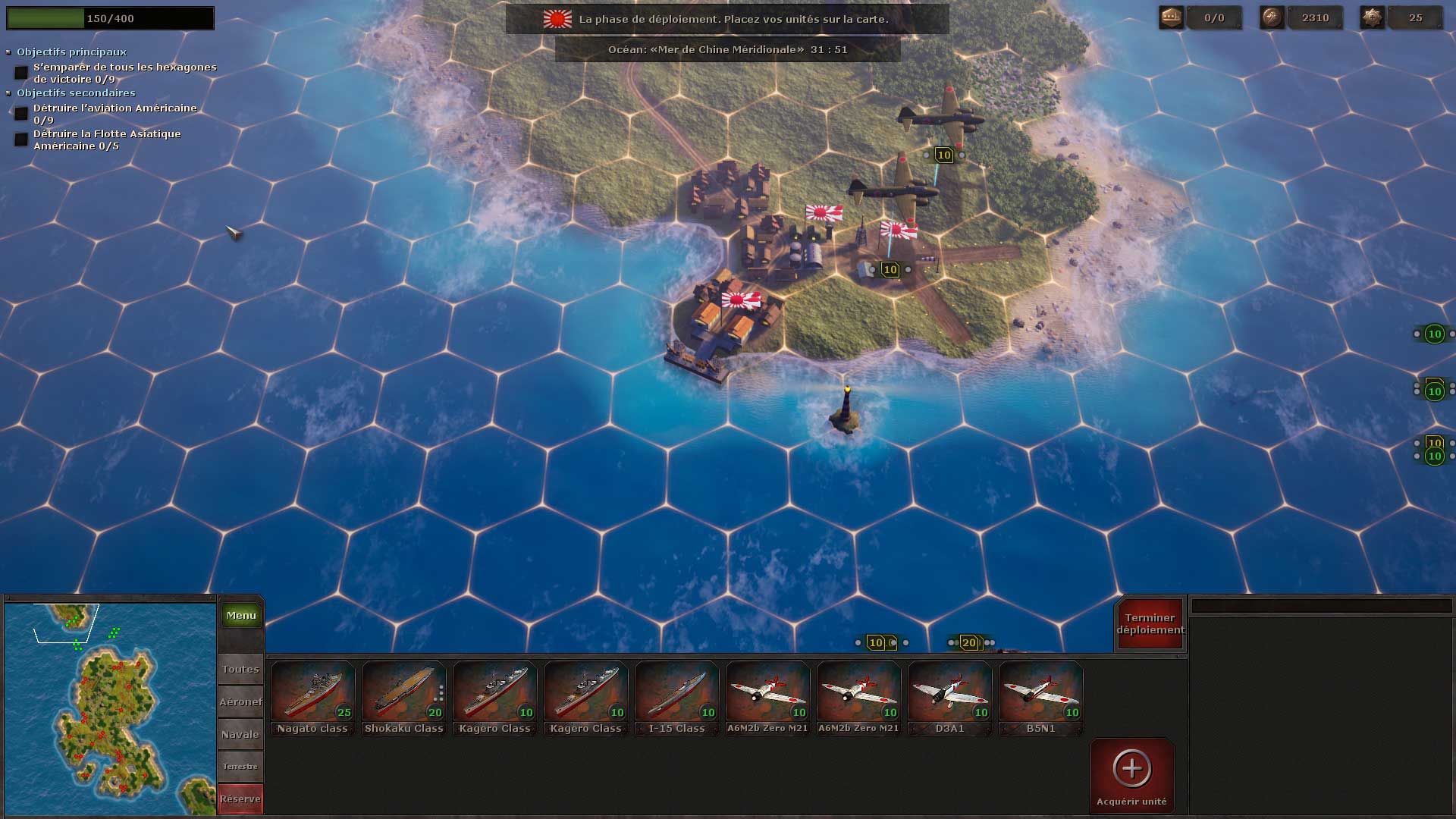Open the Réserve unit tab

[240, 799]
